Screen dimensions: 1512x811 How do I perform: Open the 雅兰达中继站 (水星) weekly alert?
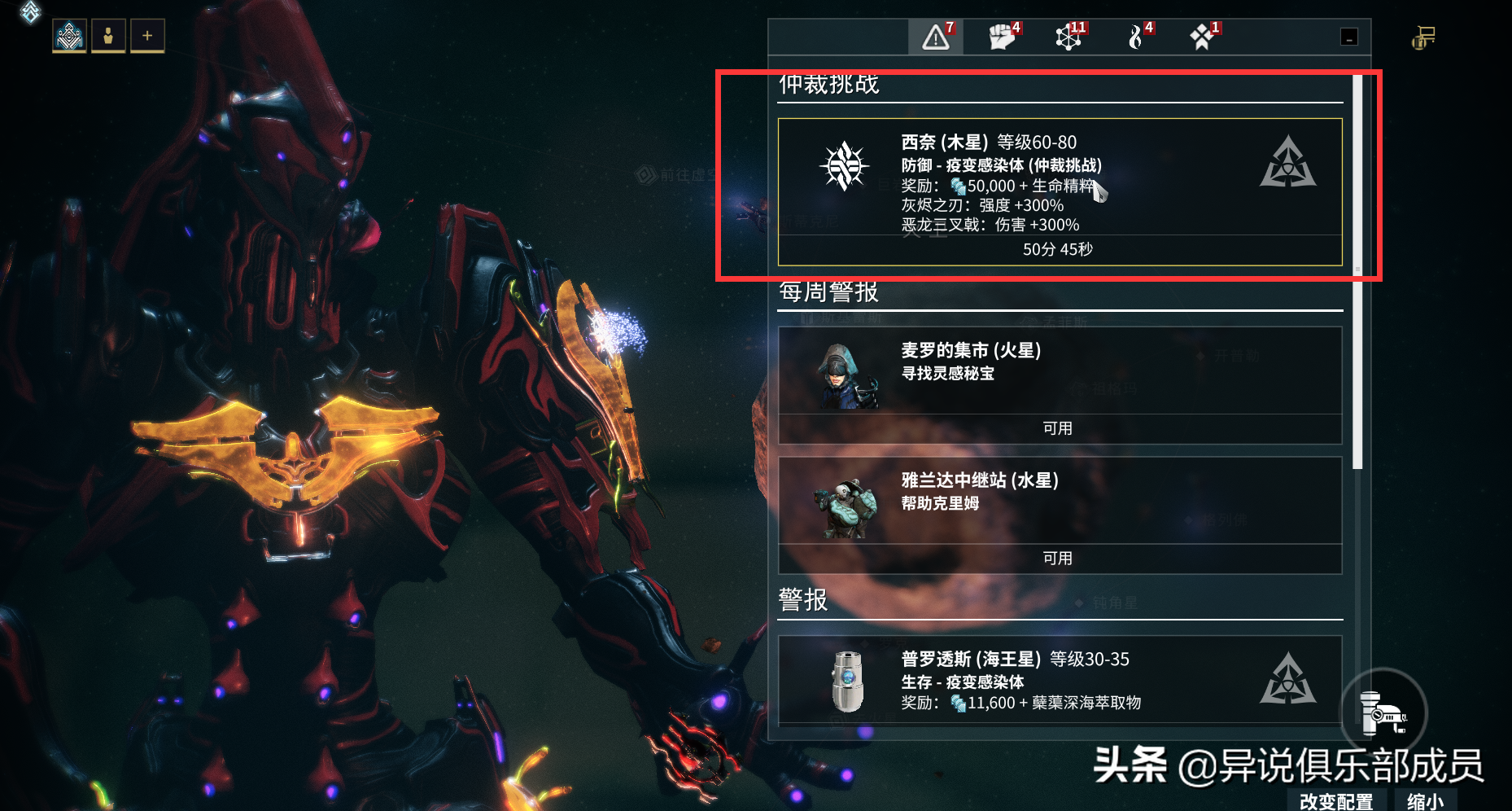click(1060, 515)
